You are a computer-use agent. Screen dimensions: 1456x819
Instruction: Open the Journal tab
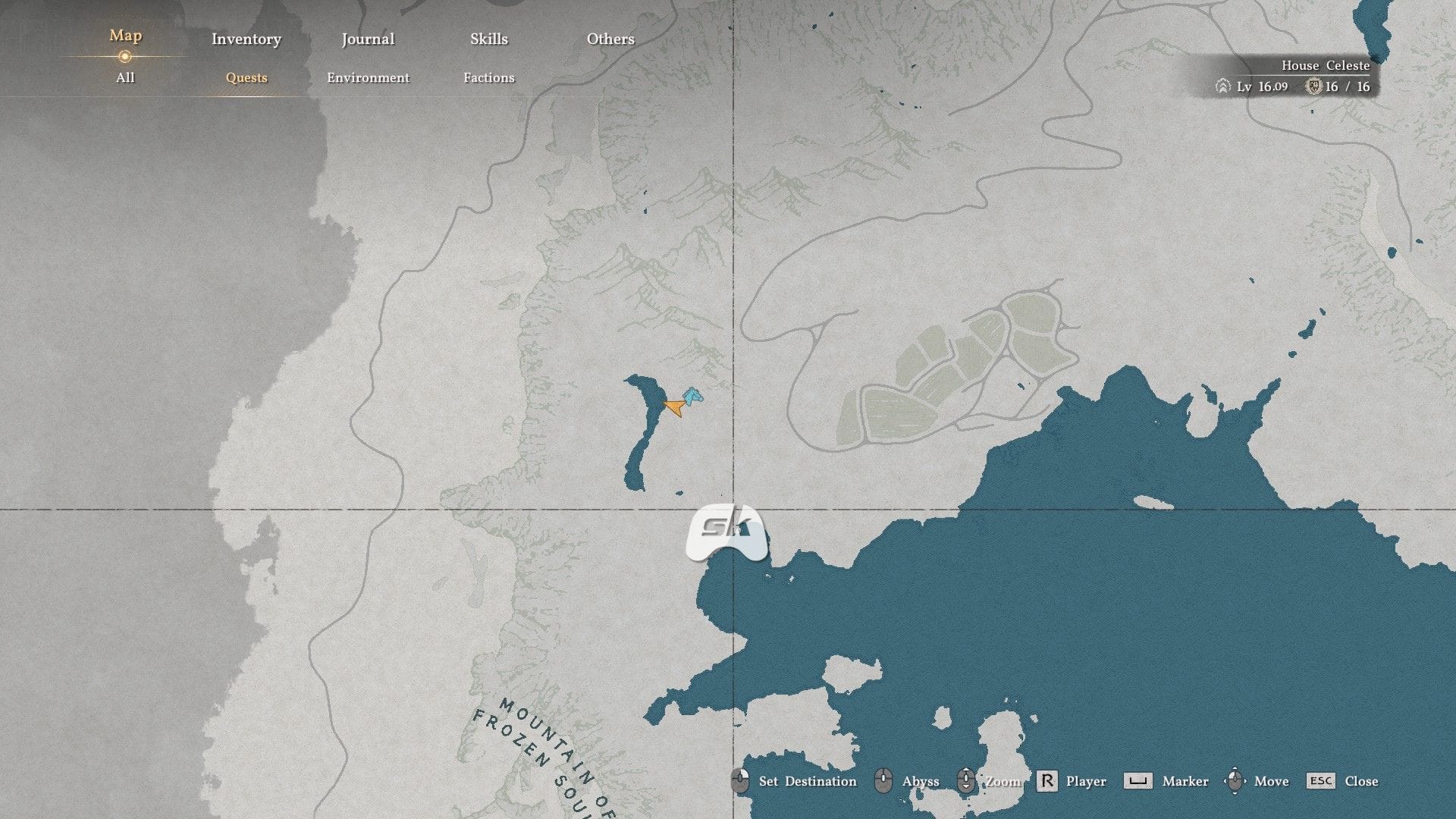pos(368,39)
